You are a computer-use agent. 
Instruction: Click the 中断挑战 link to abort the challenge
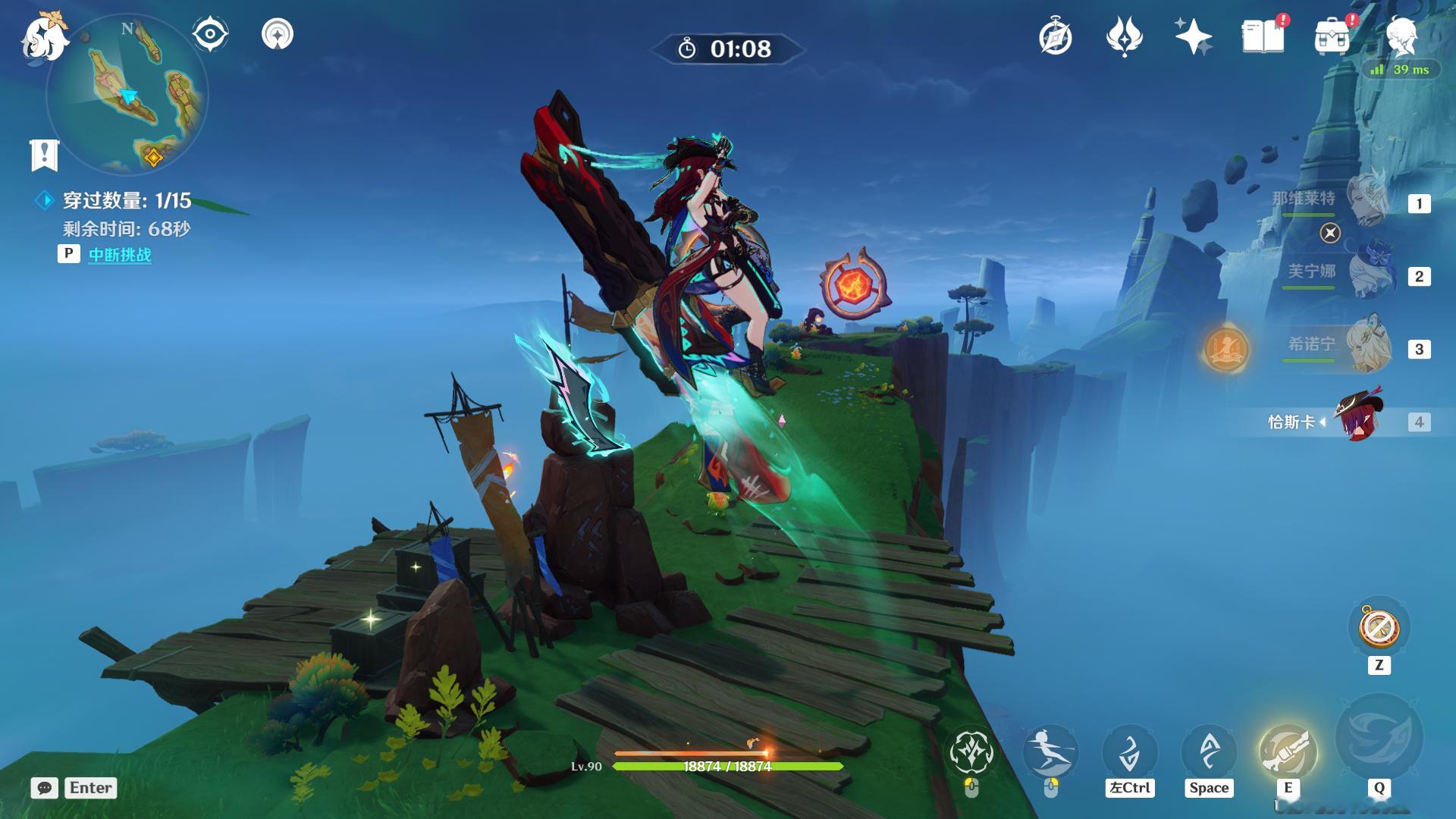(x=120, y=255)
